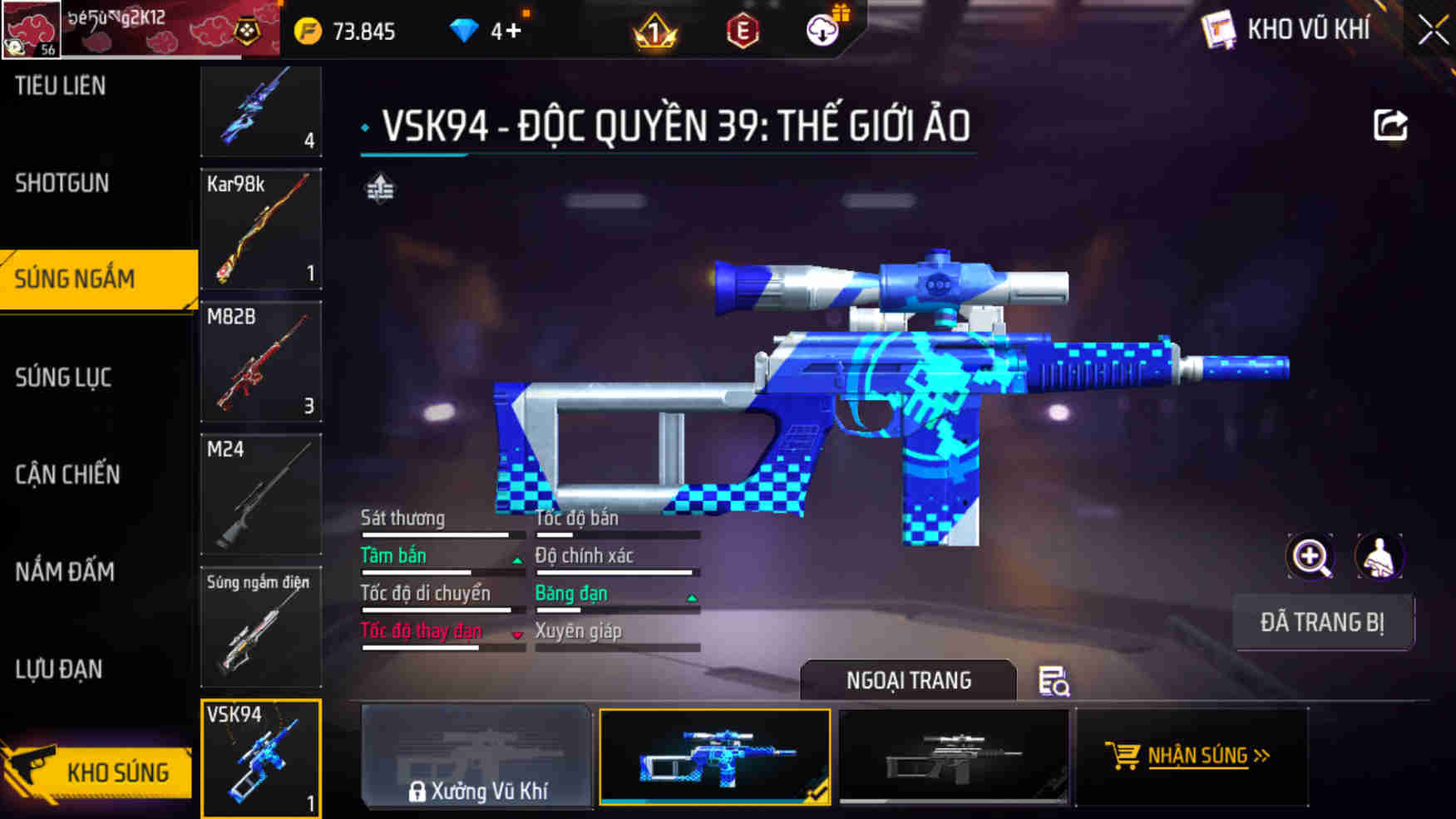Click the skin inspect icon beside NGOẠI TRANG
Image resolution: width=1456 pixels, height=819 pixels.
(1053, 680)
